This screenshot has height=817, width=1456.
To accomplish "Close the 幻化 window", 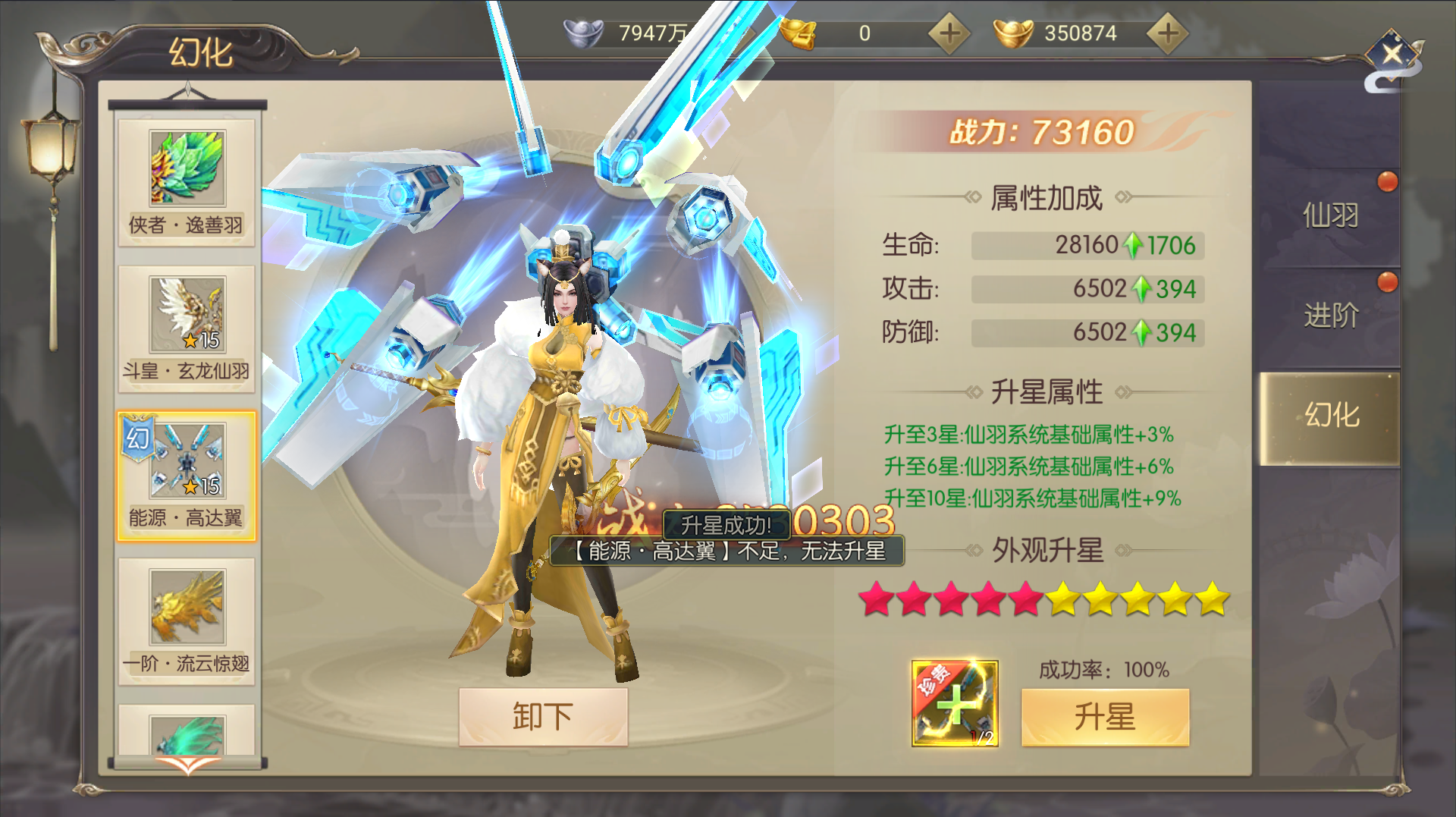I will click(x=1392, y=55).
